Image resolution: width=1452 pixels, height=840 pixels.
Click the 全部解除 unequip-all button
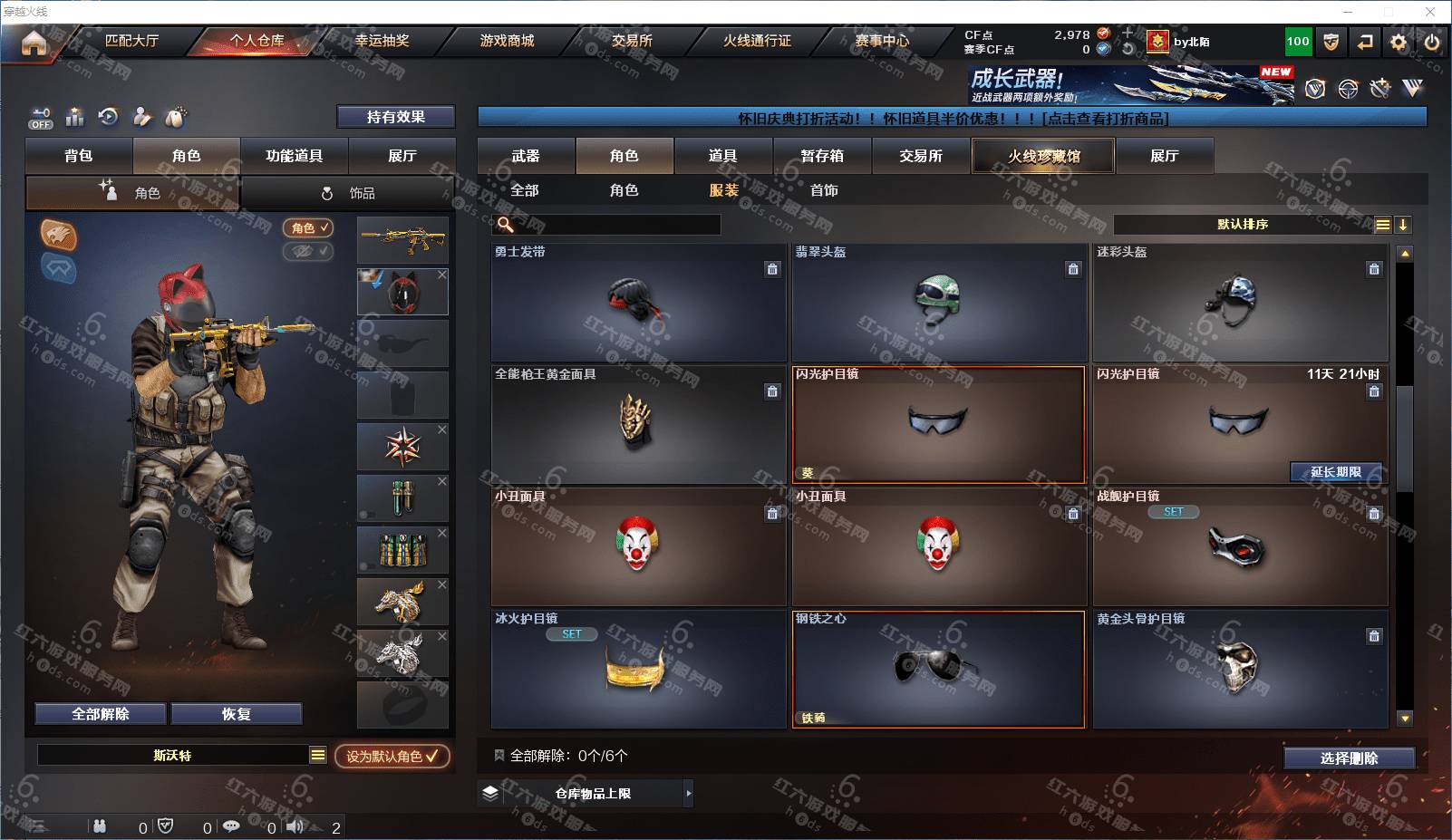(101, 714)
